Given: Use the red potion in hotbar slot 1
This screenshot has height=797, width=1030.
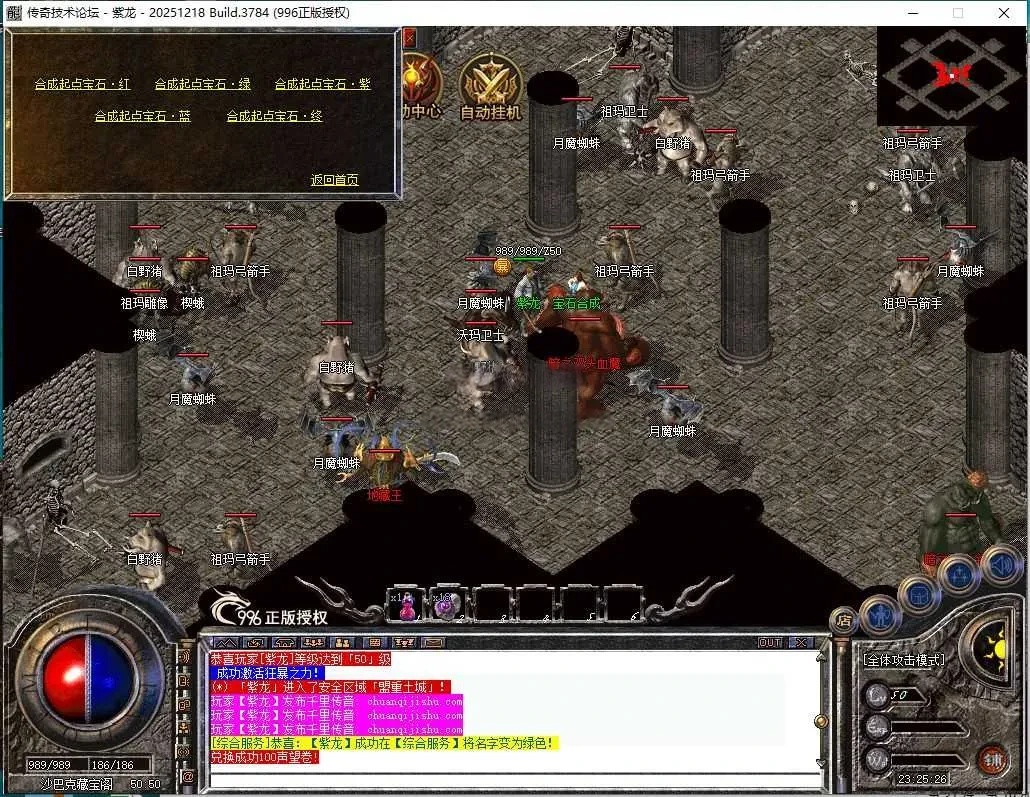Looking at the screenshot, I should pyautogui.click(x=407, y=605).
